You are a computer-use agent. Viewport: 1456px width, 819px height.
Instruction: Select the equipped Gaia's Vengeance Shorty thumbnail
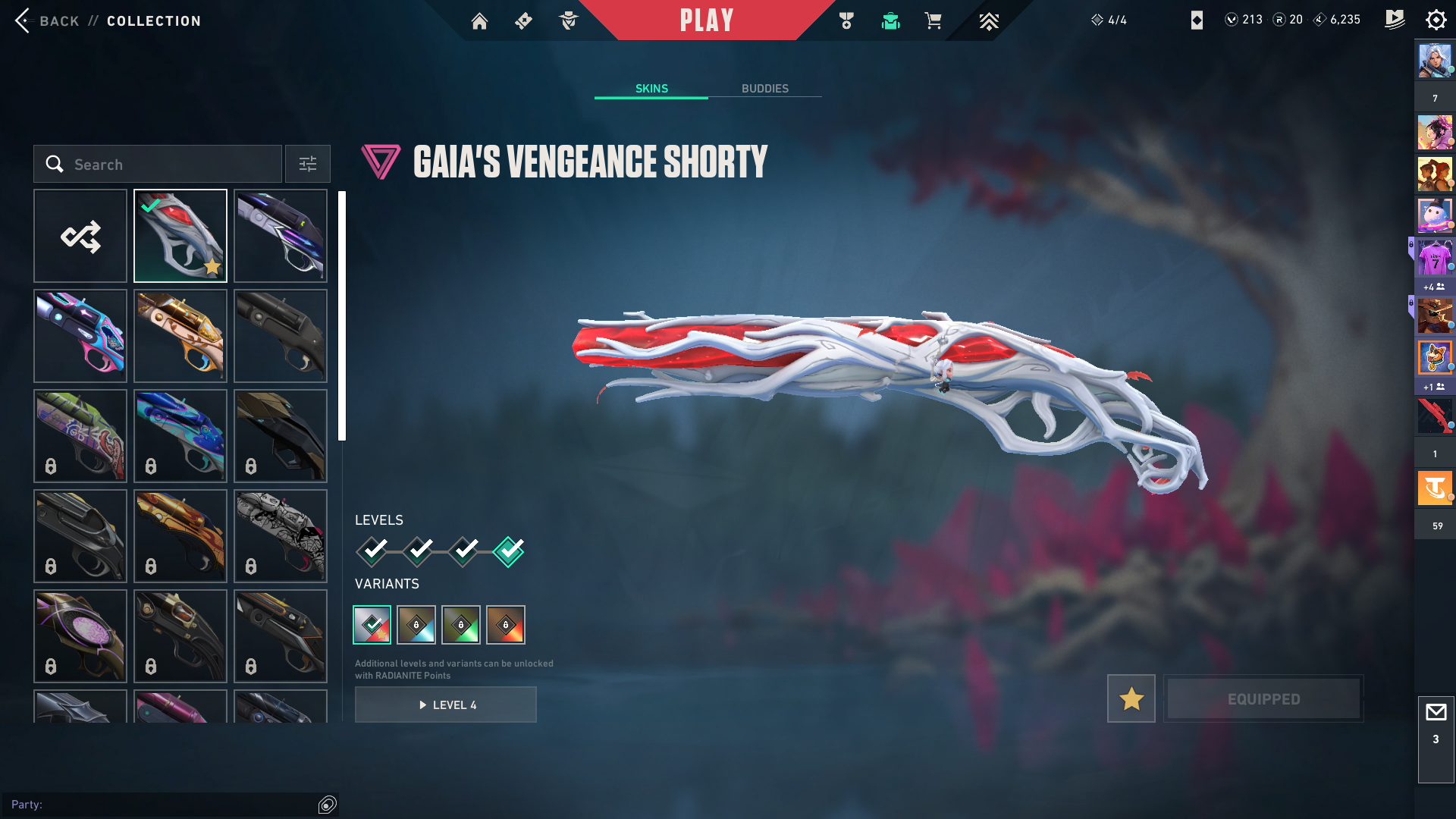pos(180,237)
